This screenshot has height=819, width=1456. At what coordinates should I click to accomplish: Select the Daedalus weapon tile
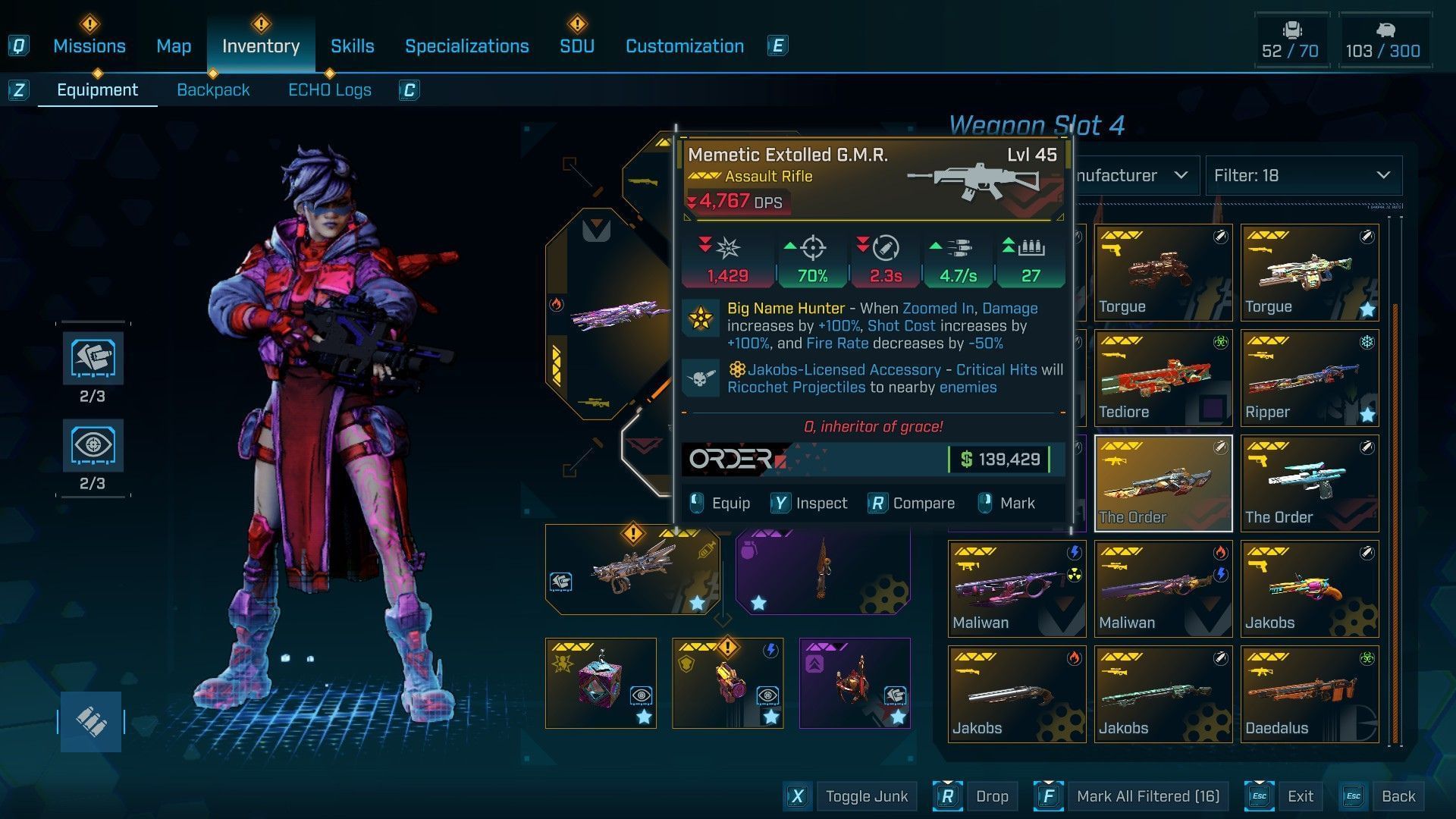[1309, 694]
